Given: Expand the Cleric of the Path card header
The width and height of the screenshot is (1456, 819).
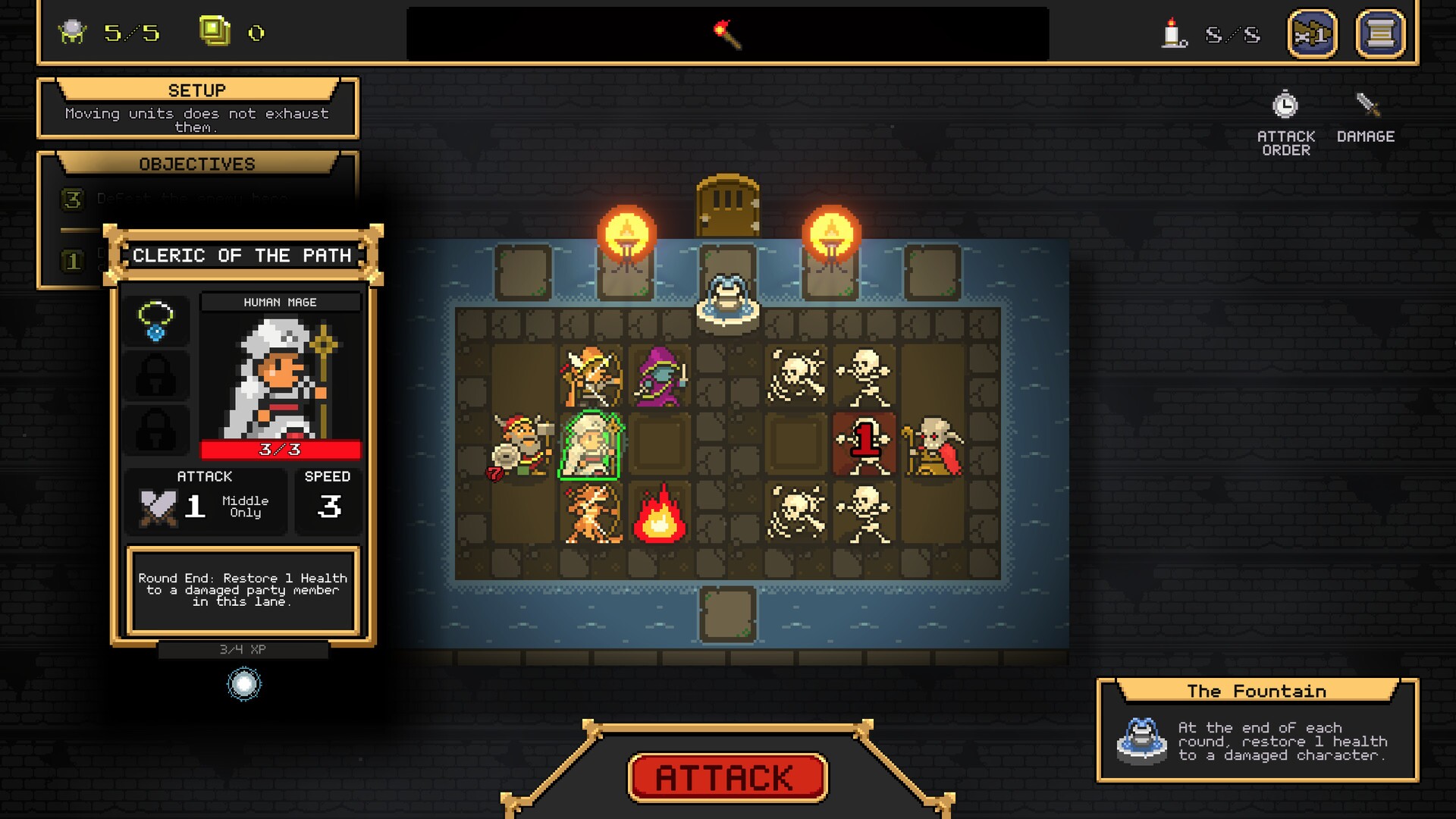Looking at the screenshot, I should 243,256.
